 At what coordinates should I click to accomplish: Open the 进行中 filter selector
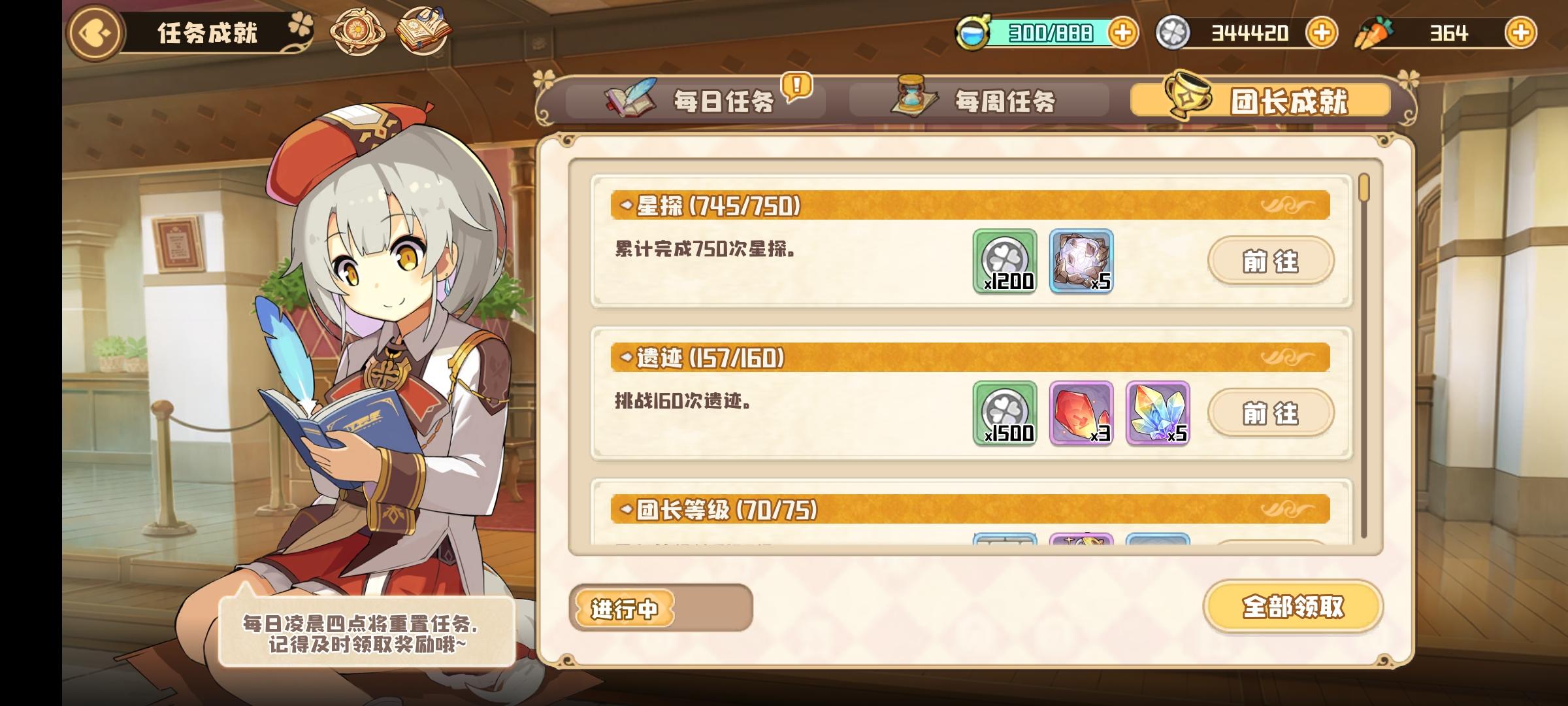[625, 607]
